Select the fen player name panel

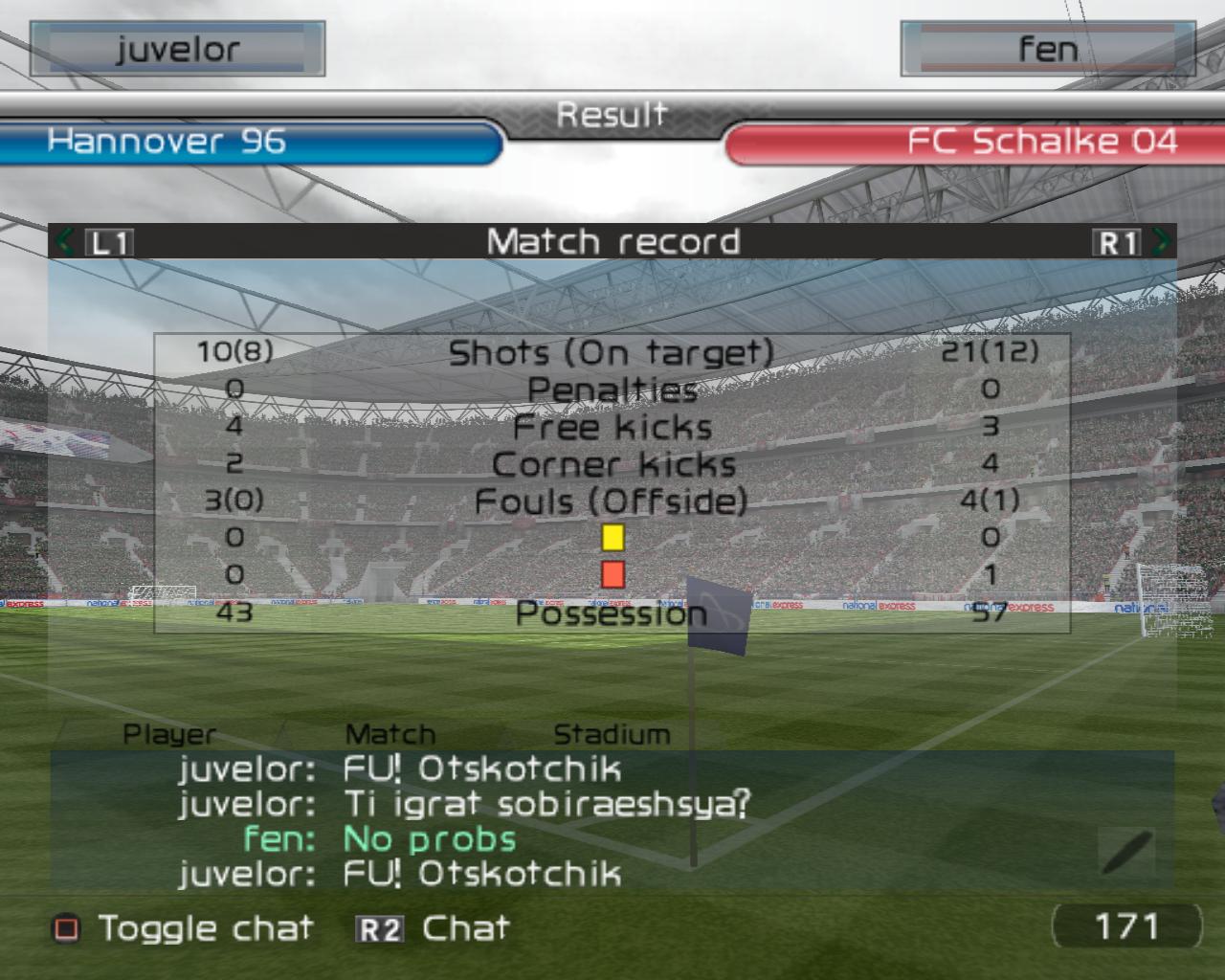[1047, 49]
